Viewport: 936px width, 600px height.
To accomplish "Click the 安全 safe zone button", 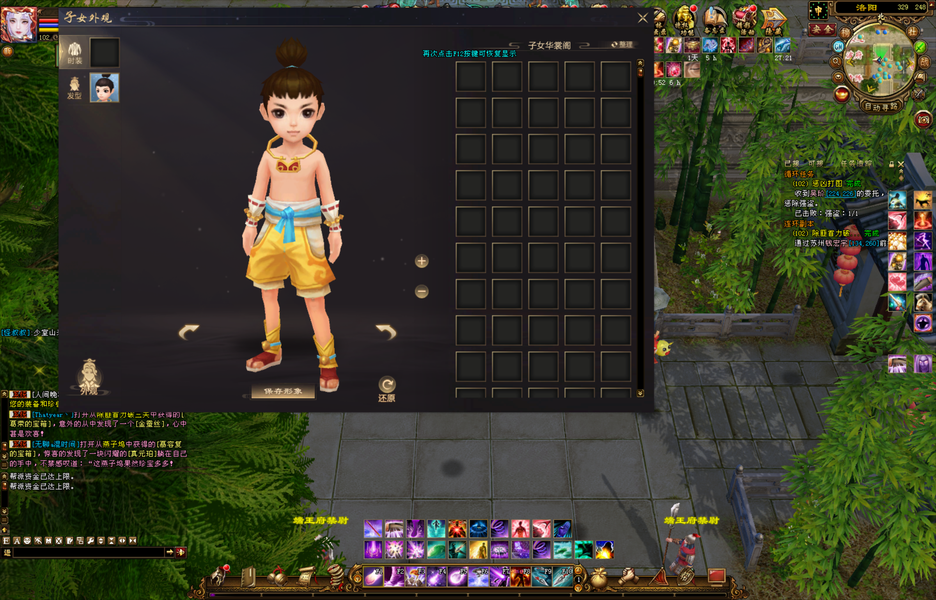I will (x=822, y=30).
